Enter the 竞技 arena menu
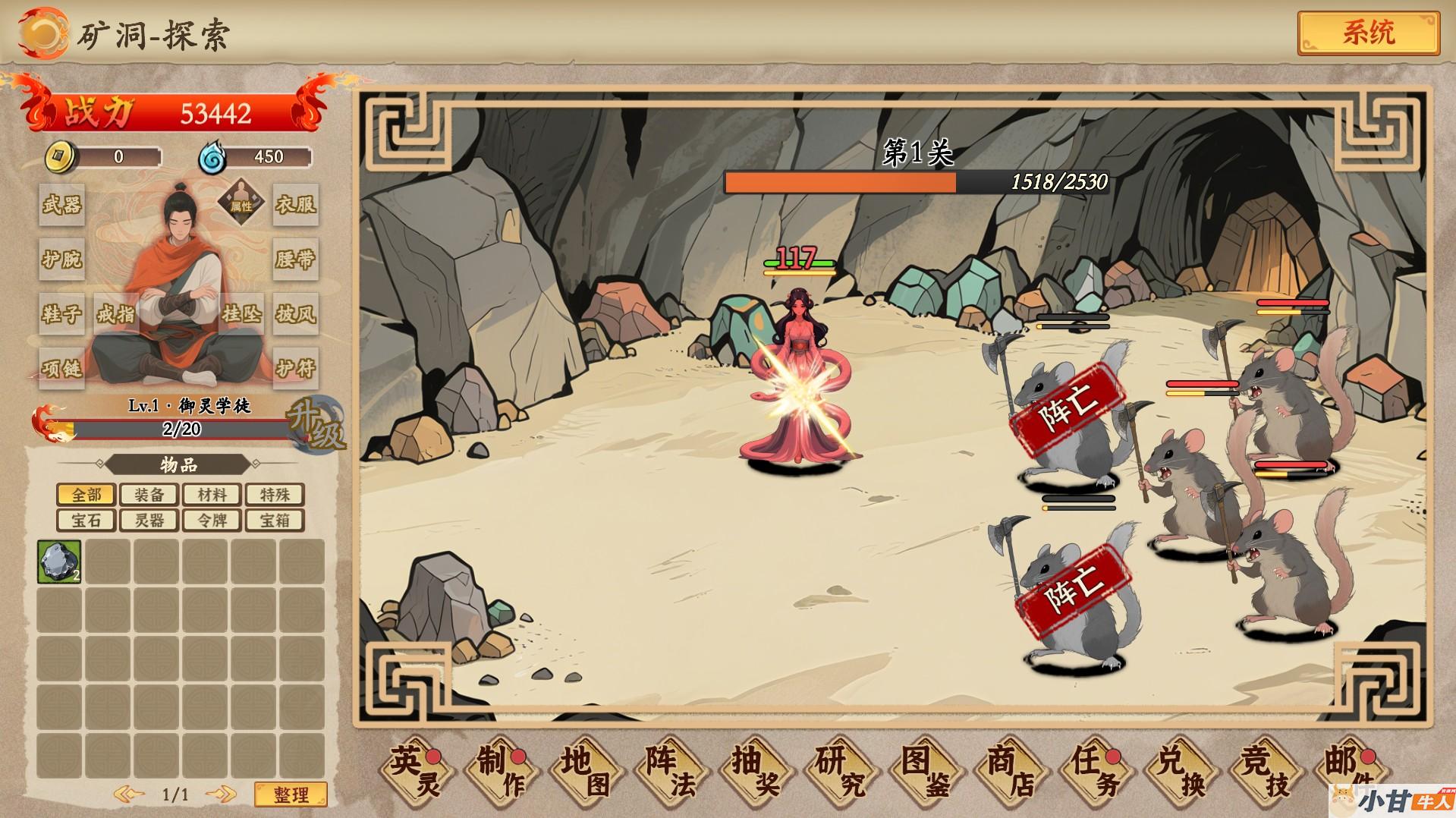The image size is (1456, 818). click(1266, 771)
